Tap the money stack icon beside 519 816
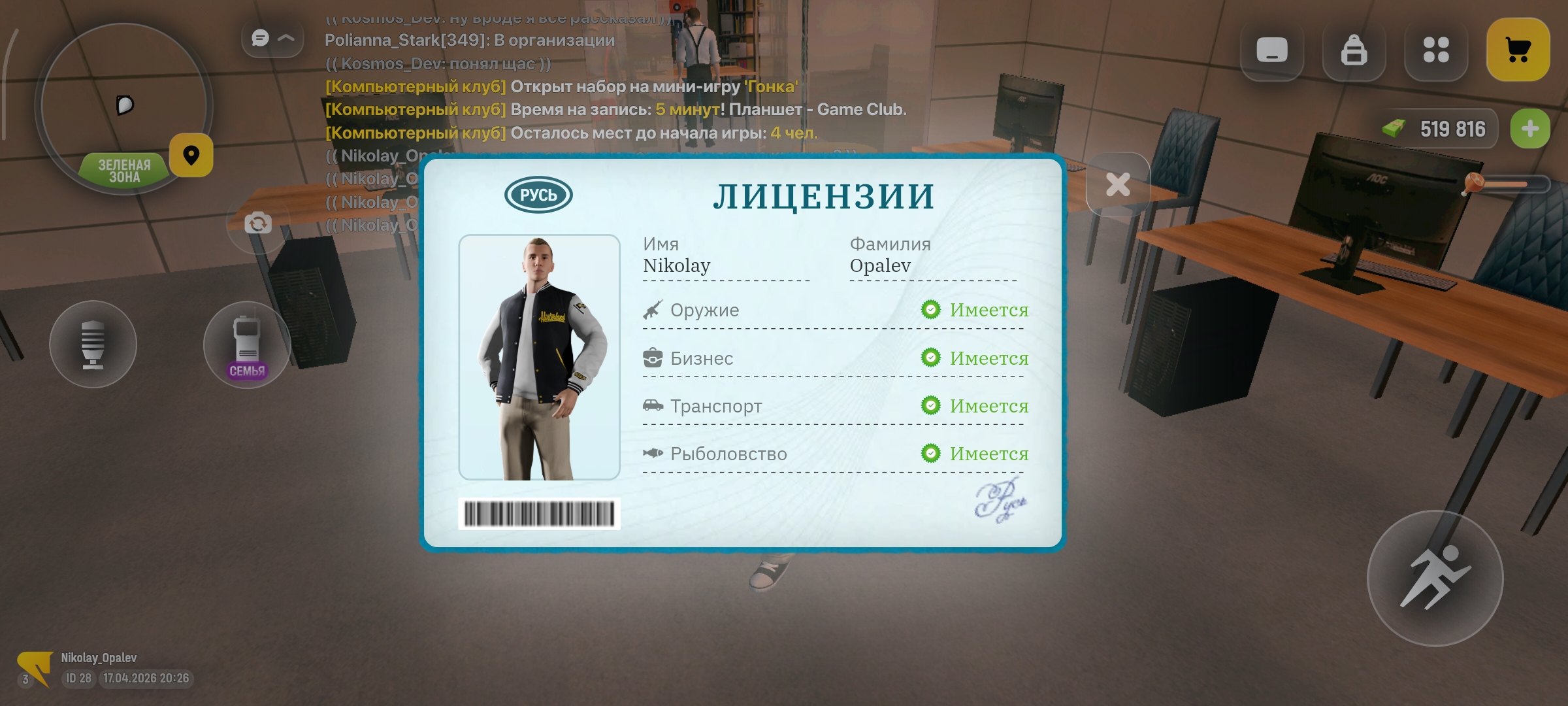The width and height of the screenshot is (1568, 706). tap(1395, 128)
